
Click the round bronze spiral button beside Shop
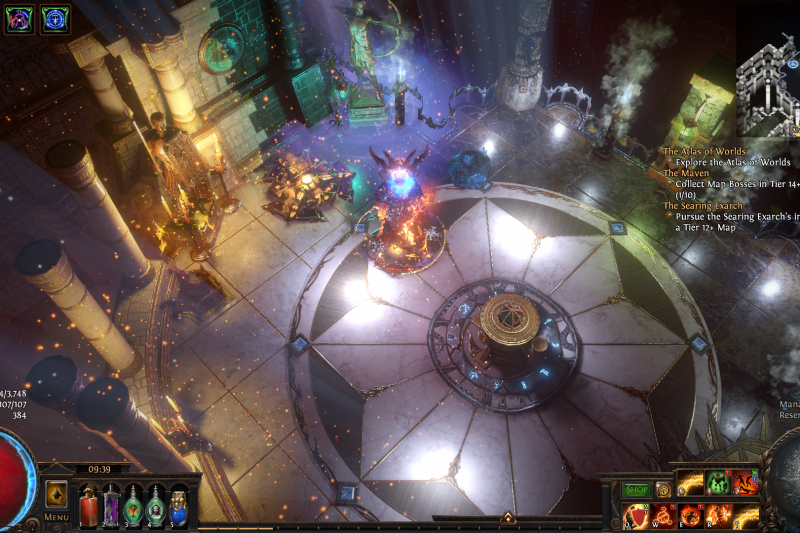tap(663, 490)
